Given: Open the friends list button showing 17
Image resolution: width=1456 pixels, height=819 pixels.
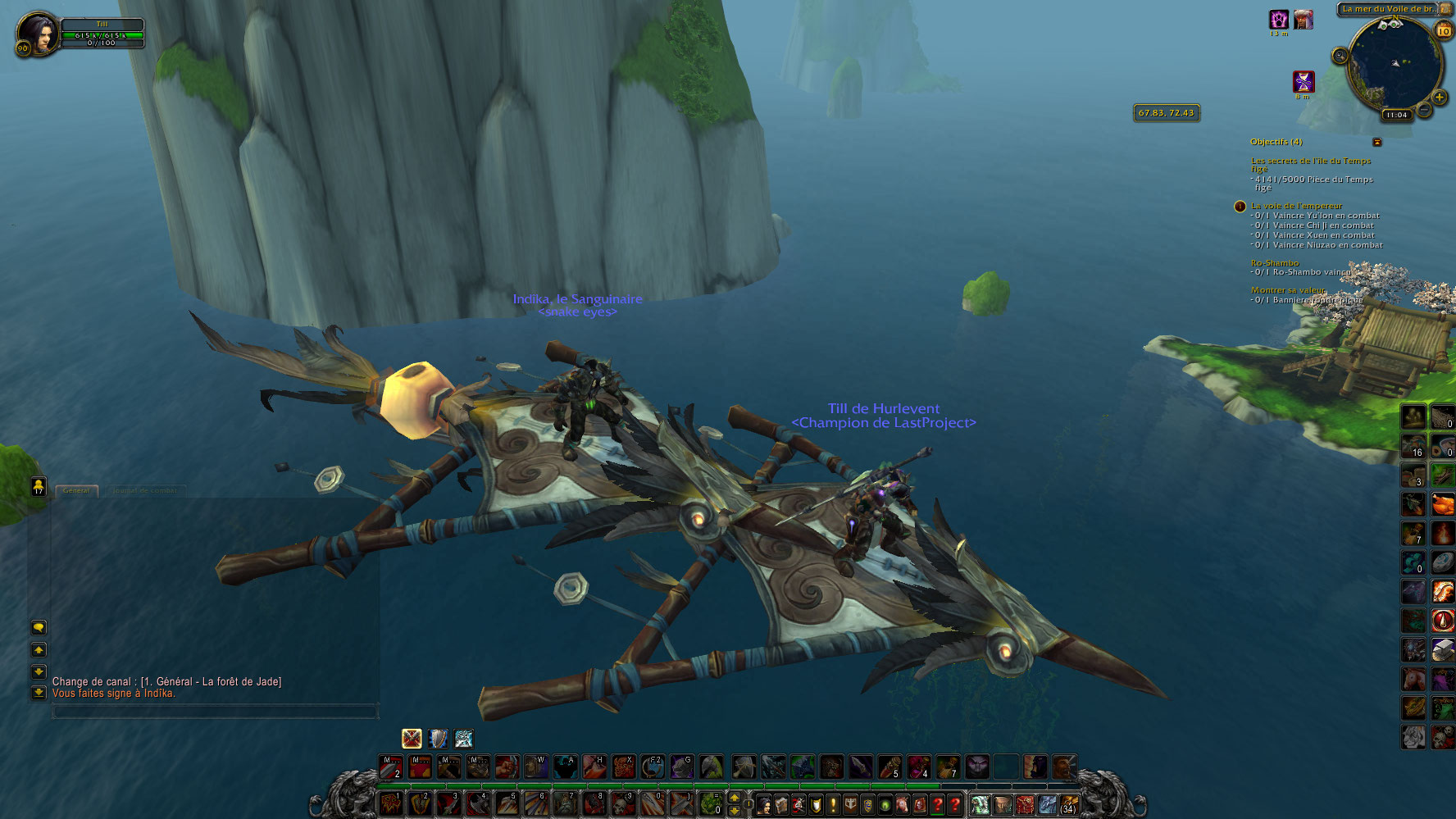Looking at the screenshot, I should pos(38,486).
